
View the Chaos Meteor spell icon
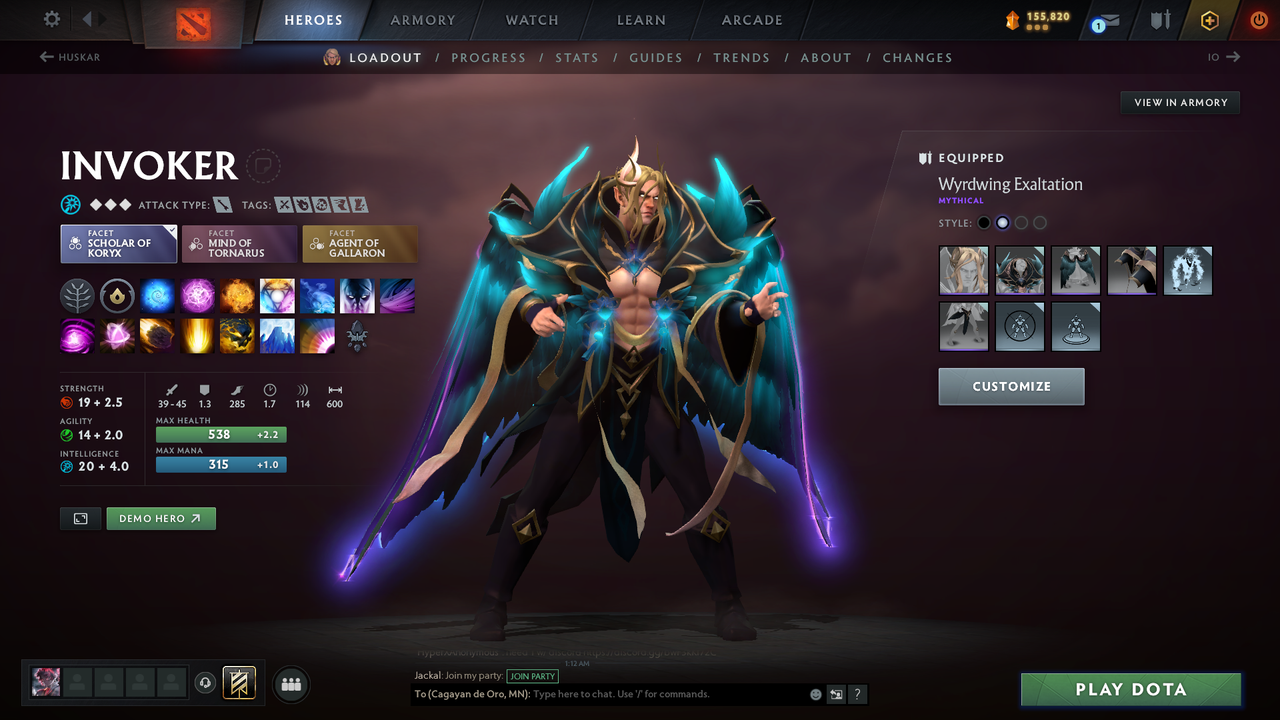point(157,335)
